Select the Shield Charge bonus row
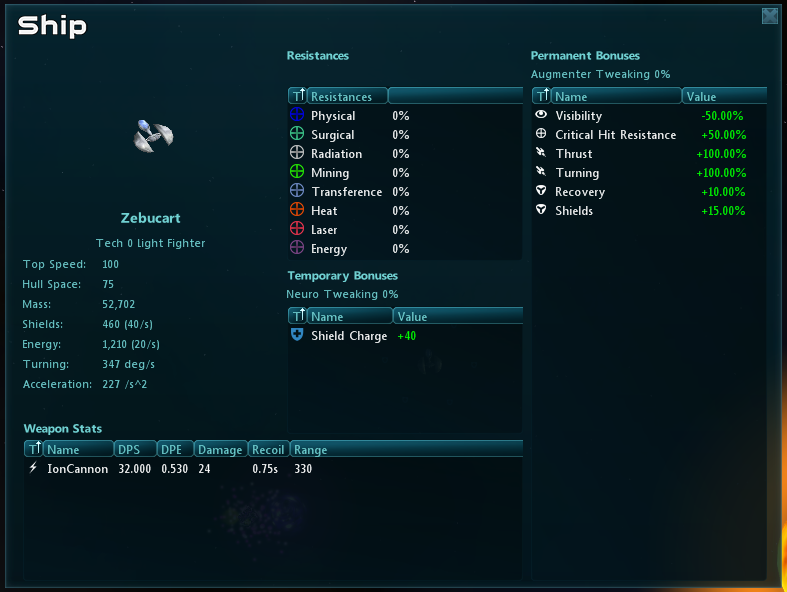 tap(349, 336)
